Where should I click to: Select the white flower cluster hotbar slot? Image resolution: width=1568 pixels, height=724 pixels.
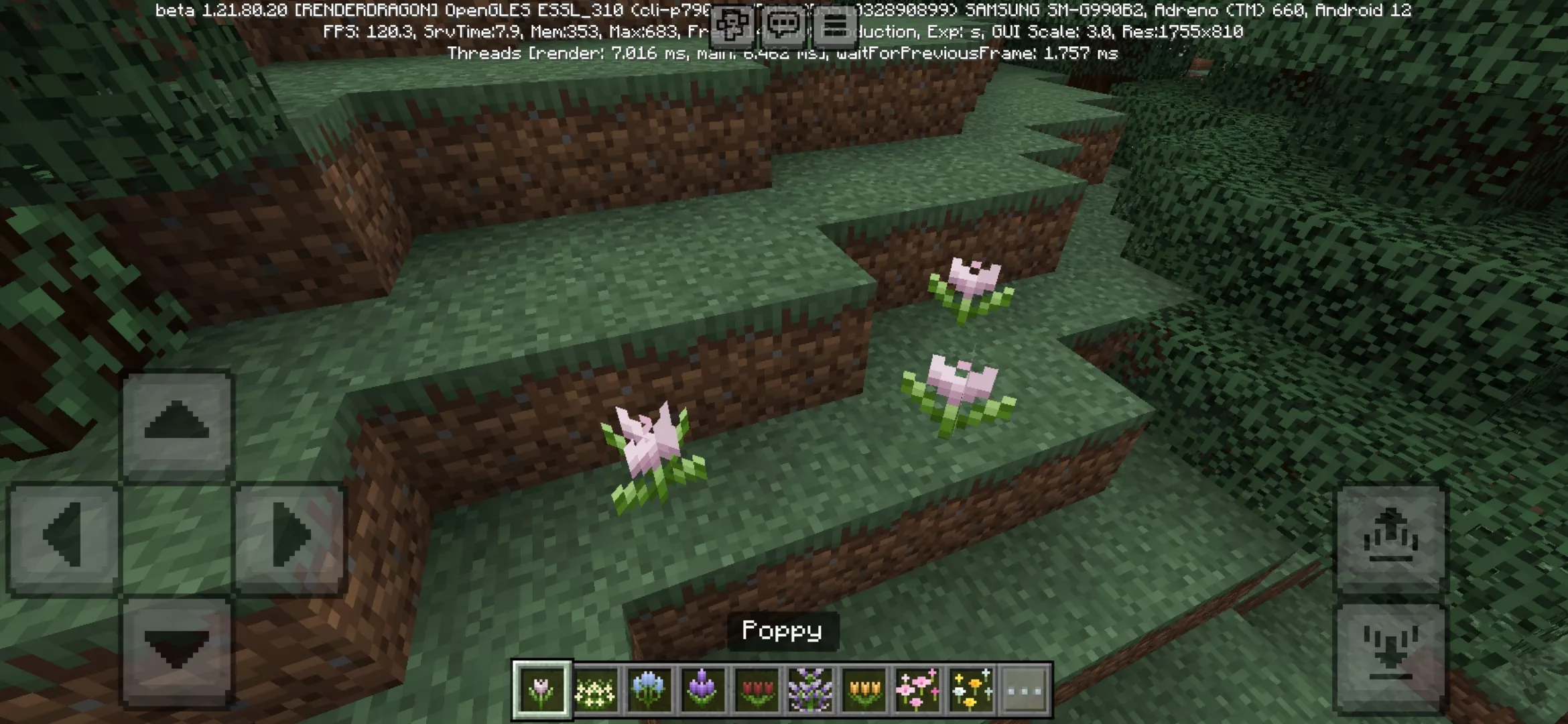click(x=595, y=690)
